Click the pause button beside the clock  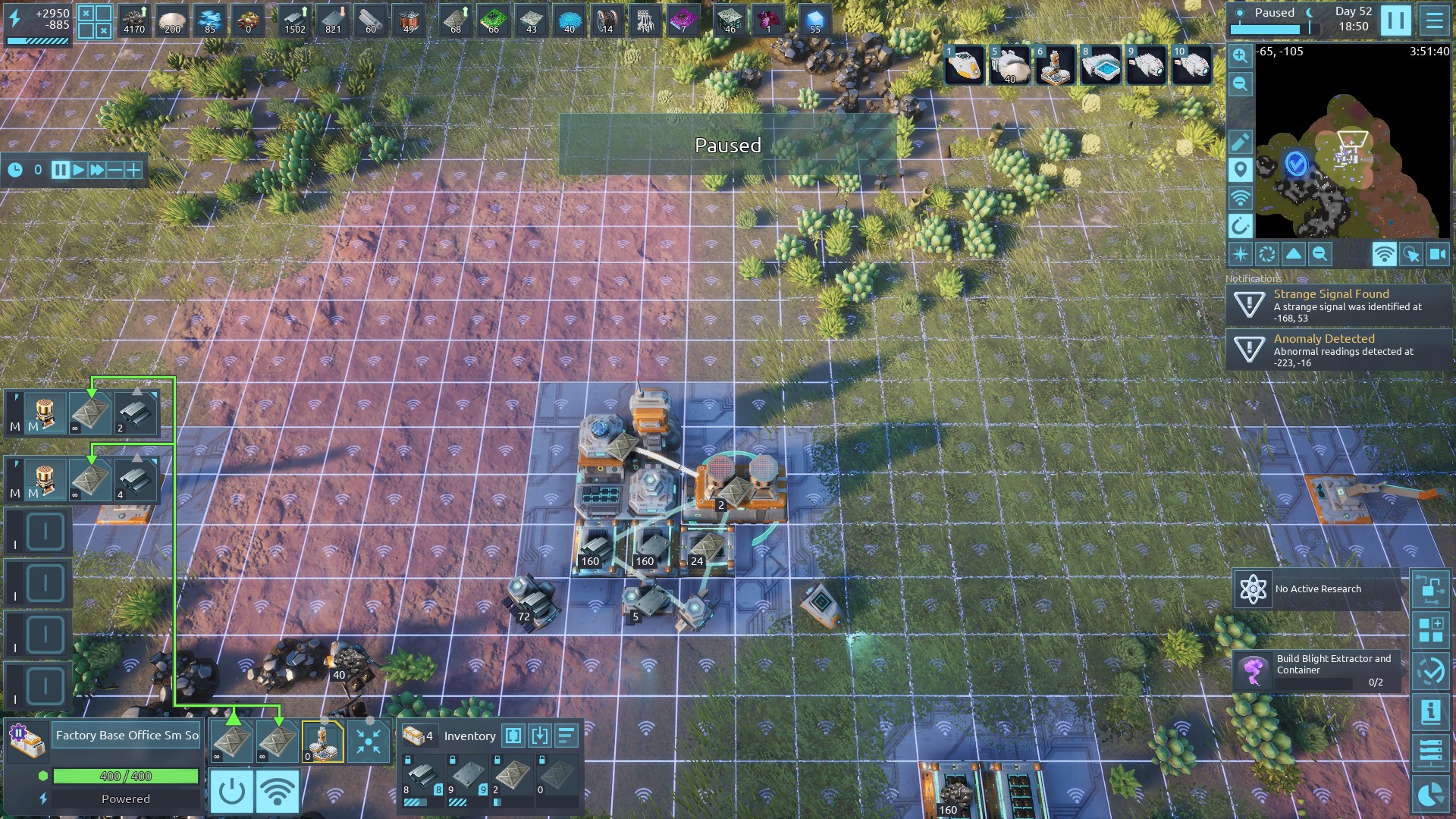pyautogui.click(x=1395, y=20)
